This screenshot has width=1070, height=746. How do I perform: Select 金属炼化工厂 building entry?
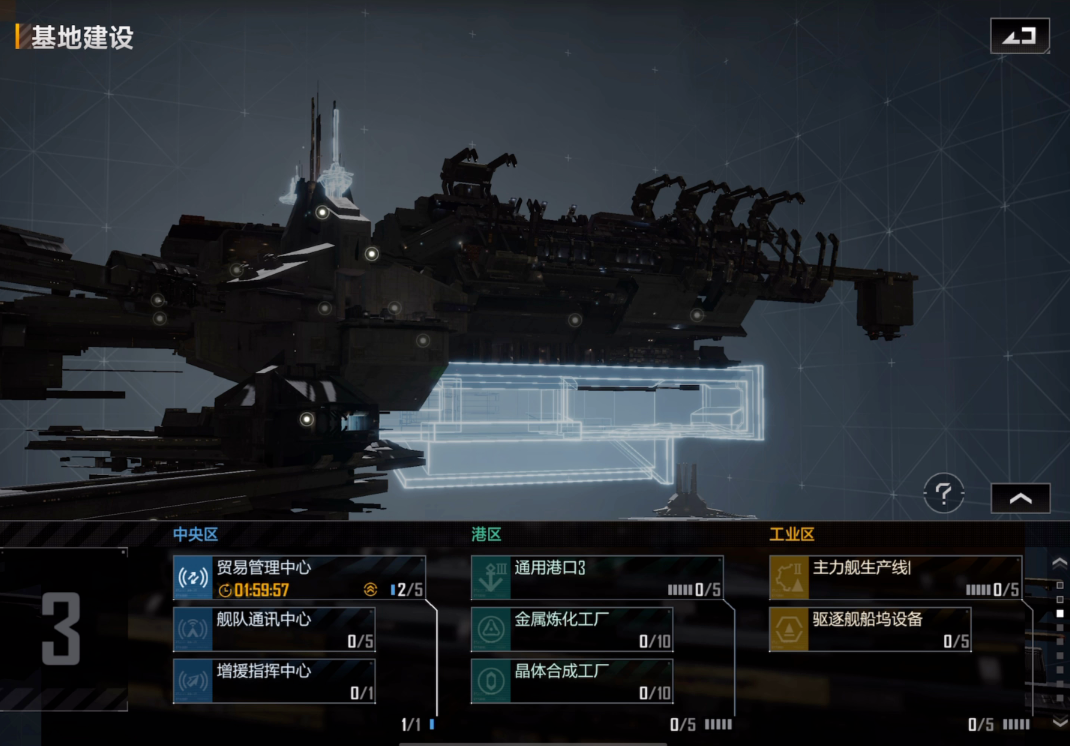[x=572, y=630]
